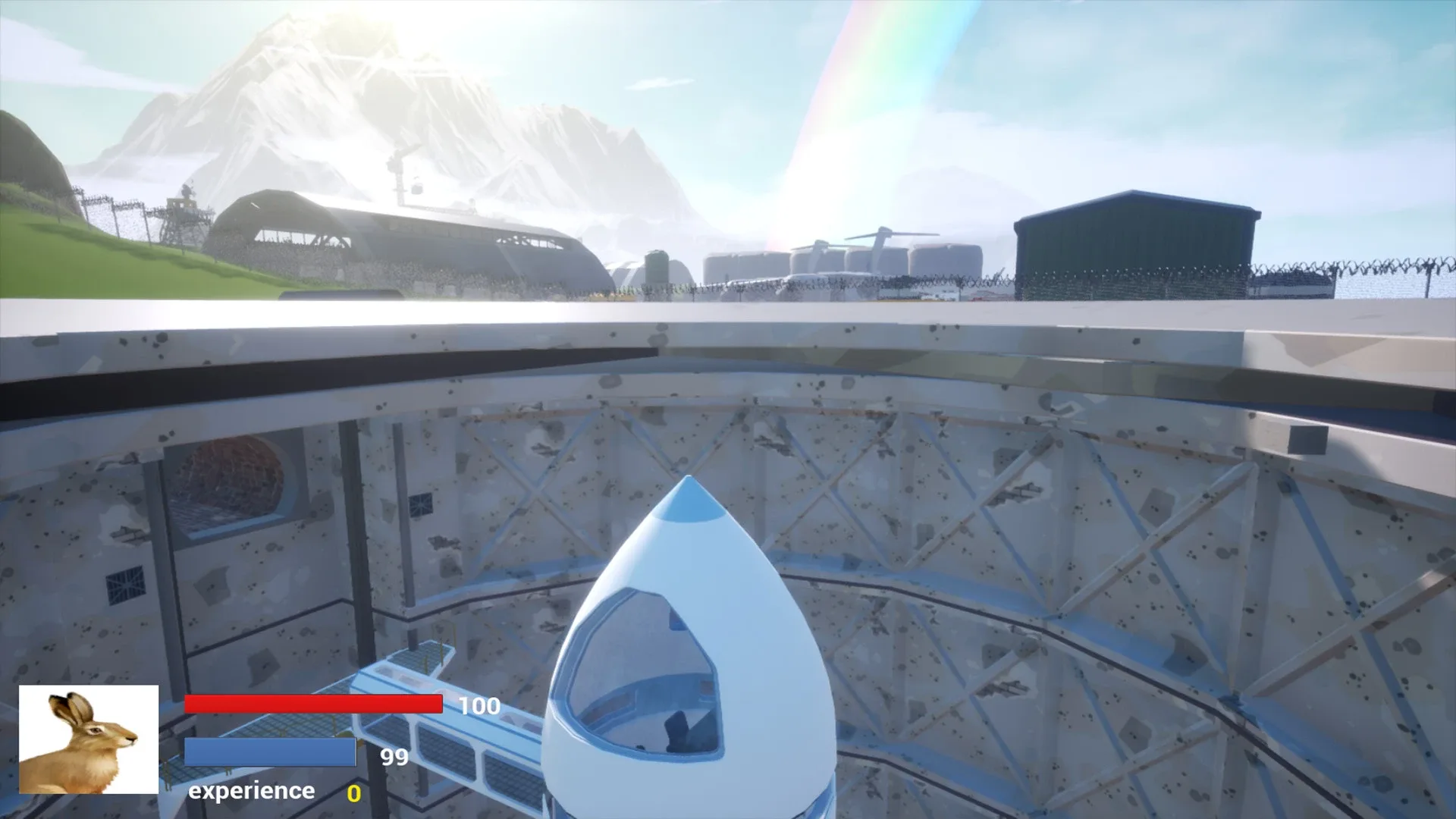Screen dimensions: 1456x819
Task: Toggle the experience bar display
Action: 270,752
